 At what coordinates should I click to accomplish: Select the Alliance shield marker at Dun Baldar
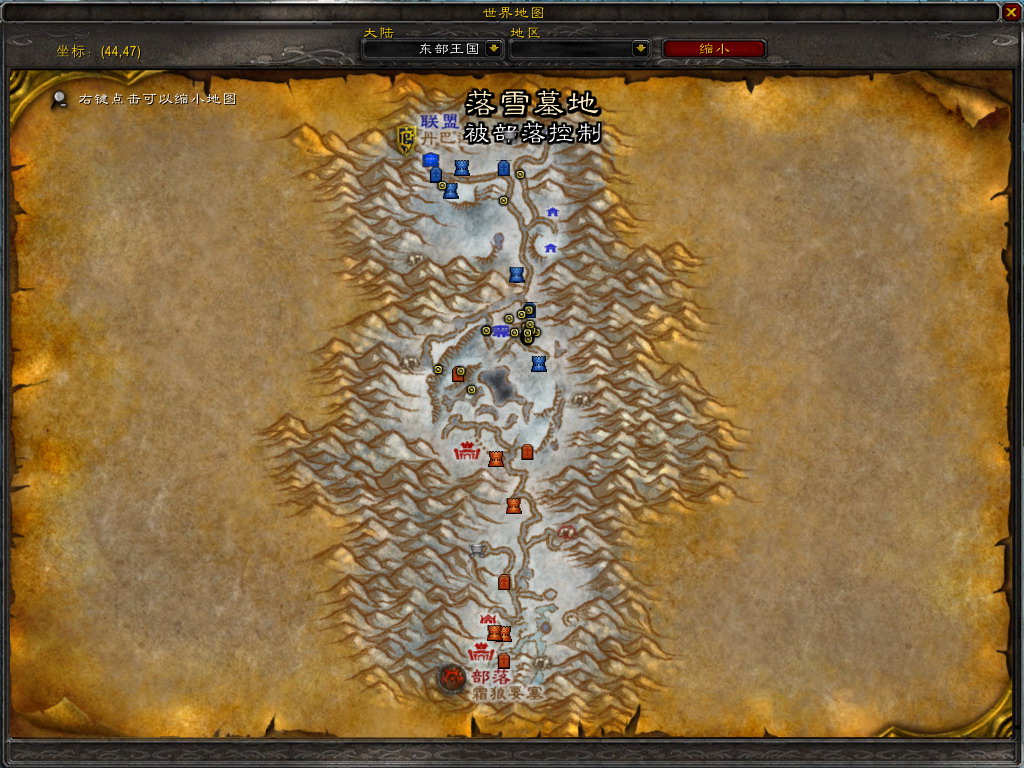406,138
